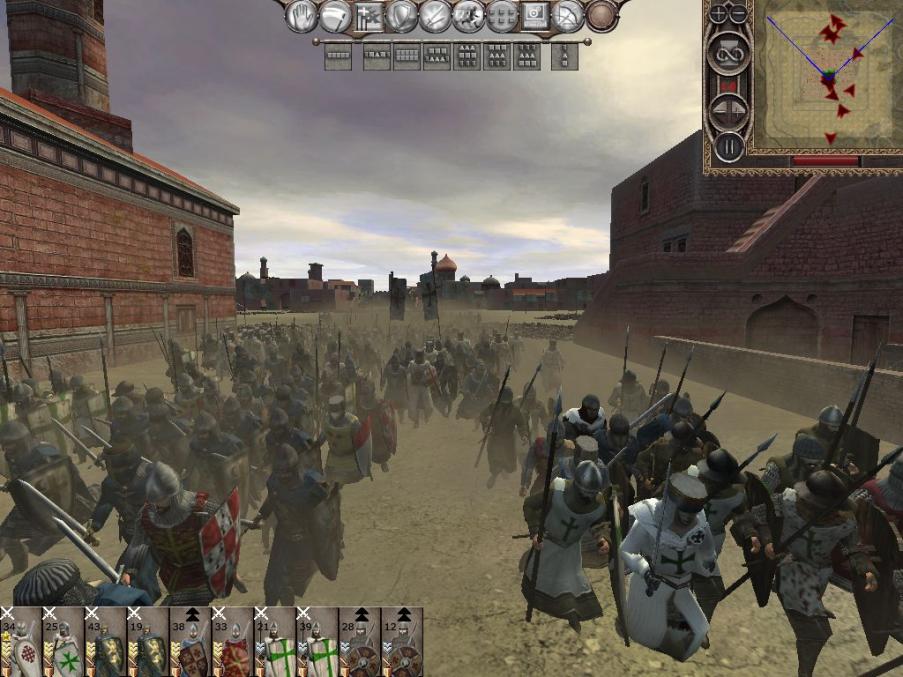Select the unit card with 34 men
The width and height of the screenshot is (903, 677).
[x=21, y=642]
